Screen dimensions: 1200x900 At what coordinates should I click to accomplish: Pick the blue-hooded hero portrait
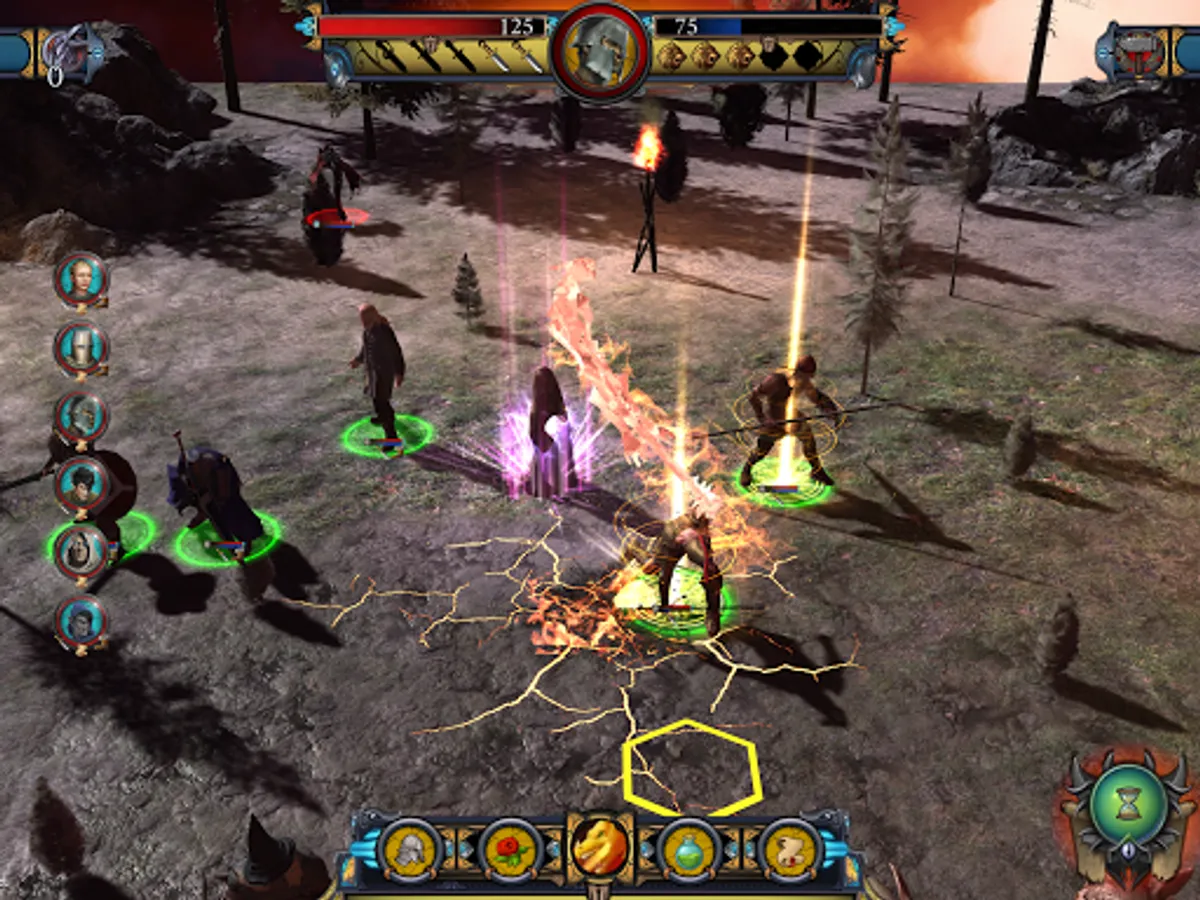(x=81, y=620)
